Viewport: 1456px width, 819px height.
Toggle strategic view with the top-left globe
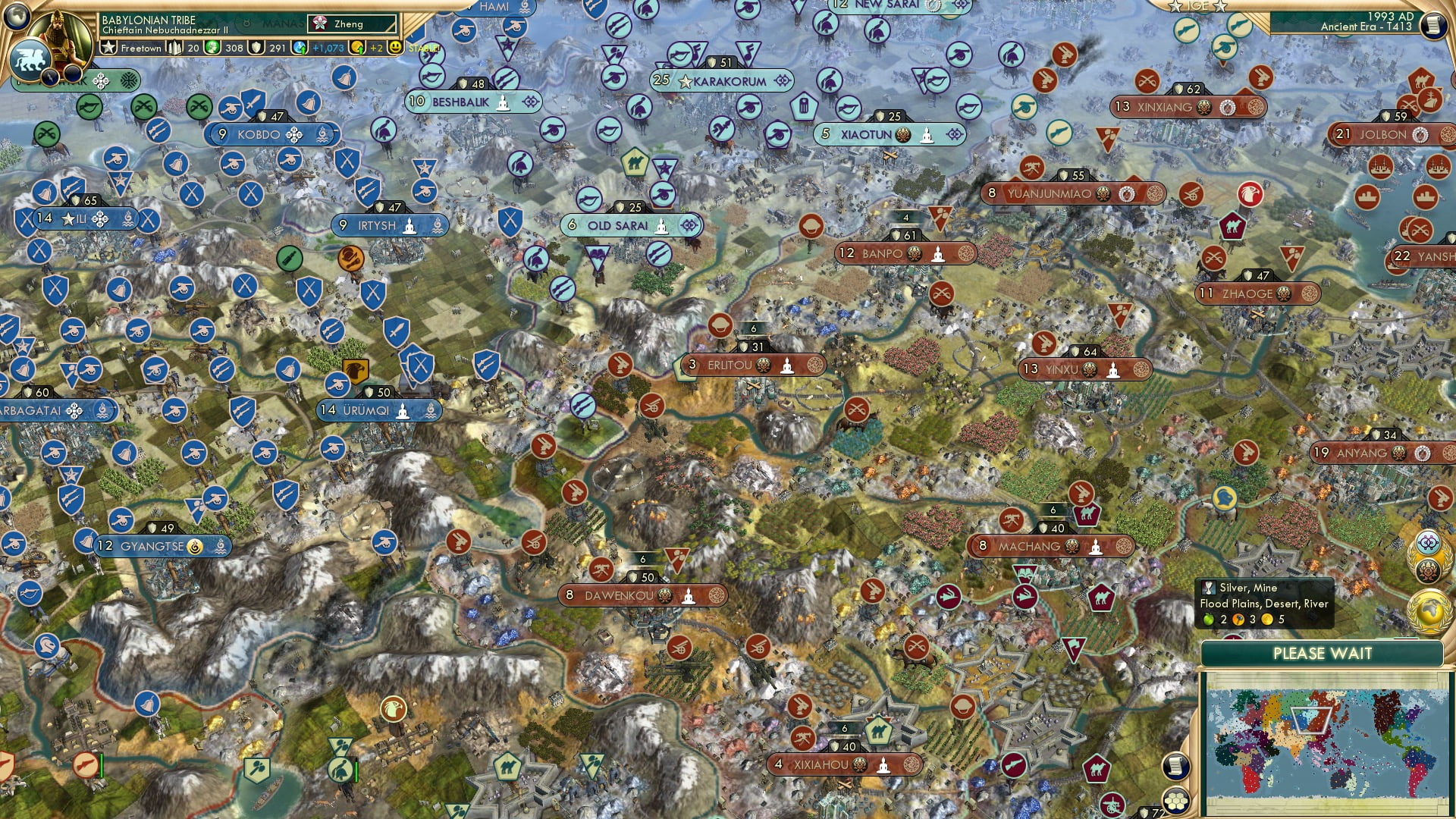(15, 17)
